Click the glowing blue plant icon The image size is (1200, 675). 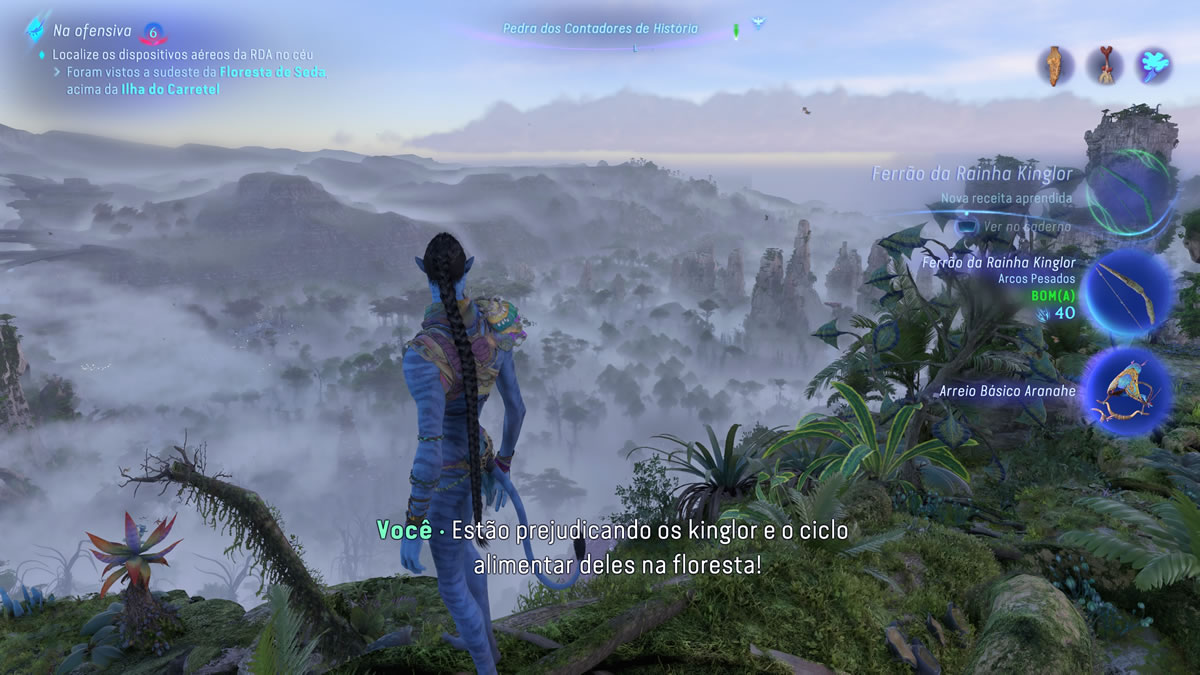1154,66
